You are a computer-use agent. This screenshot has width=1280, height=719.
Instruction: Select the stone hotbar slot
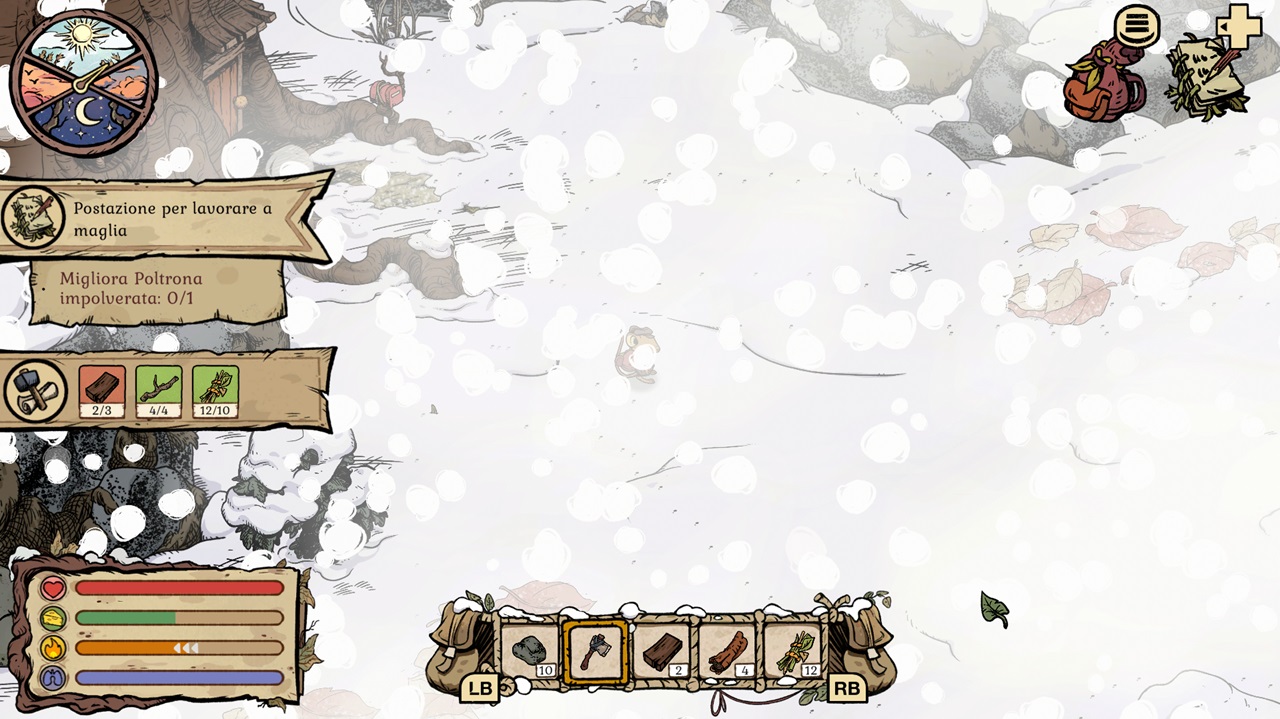point(530,652)
